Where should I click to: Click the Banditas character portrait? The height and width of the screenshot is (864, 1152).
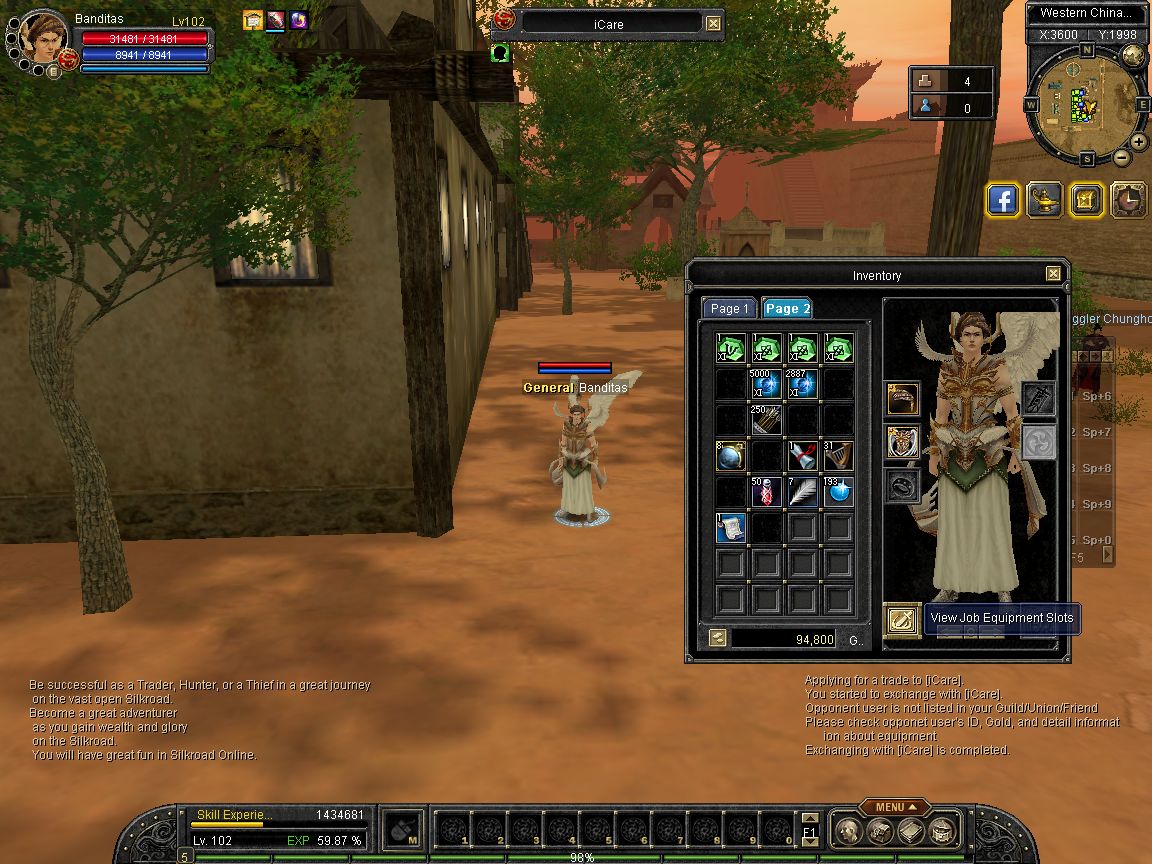click(43, 38)
